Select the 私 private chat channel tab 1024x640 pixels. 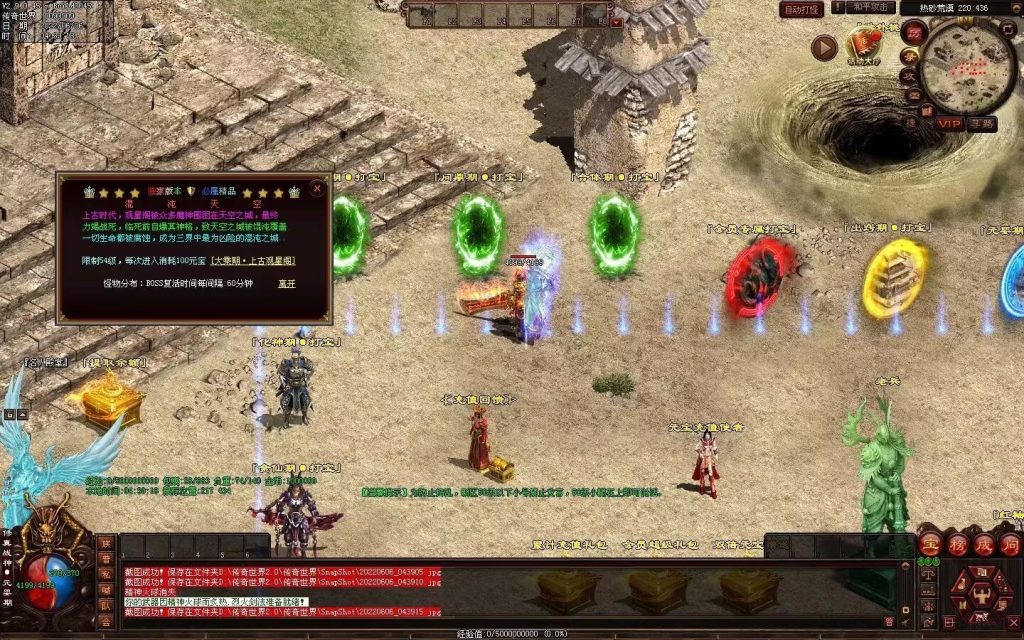click(105, 575)
